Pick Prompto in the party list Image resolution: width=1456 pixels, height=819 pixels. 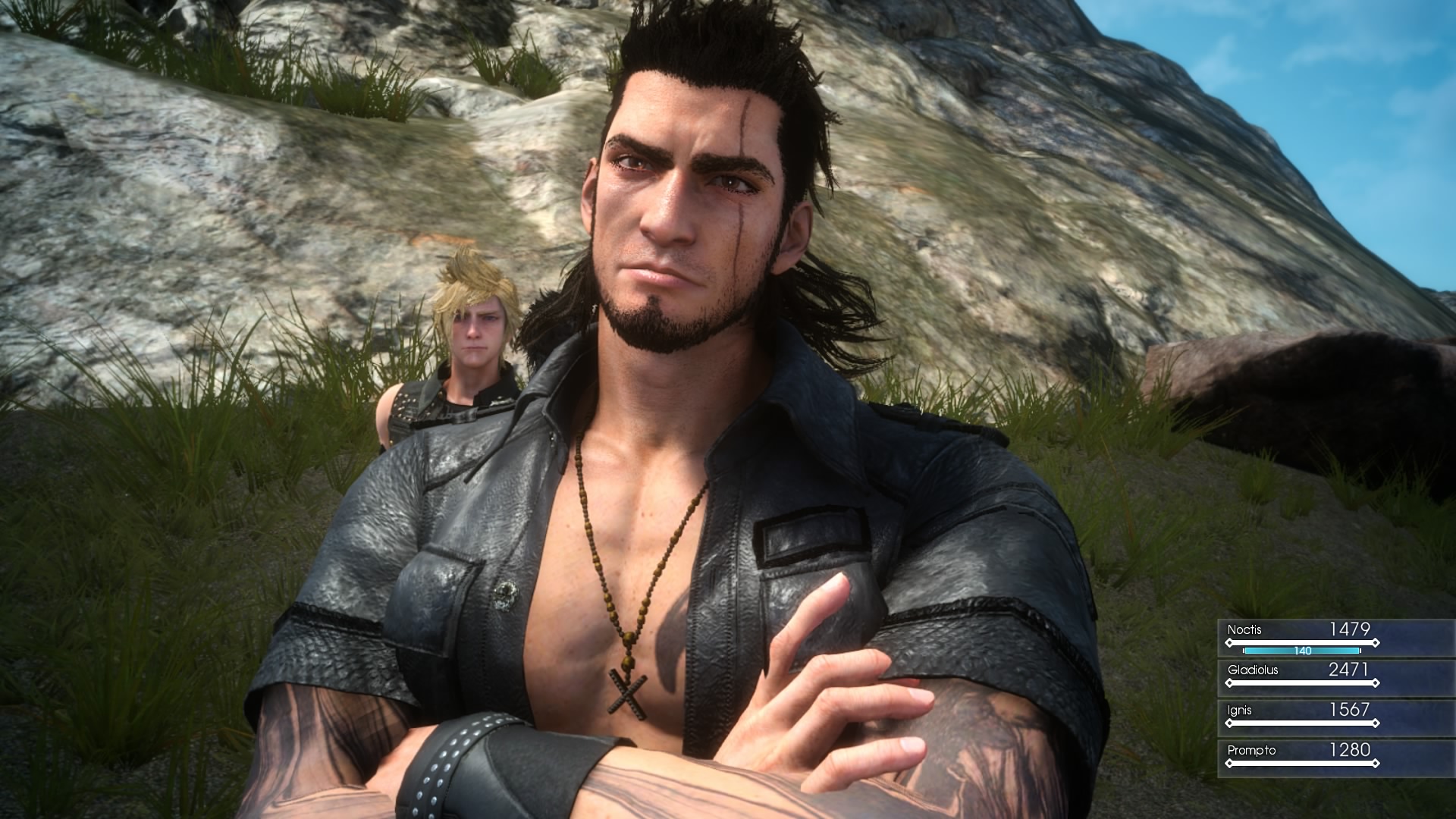coord(1301,756)
